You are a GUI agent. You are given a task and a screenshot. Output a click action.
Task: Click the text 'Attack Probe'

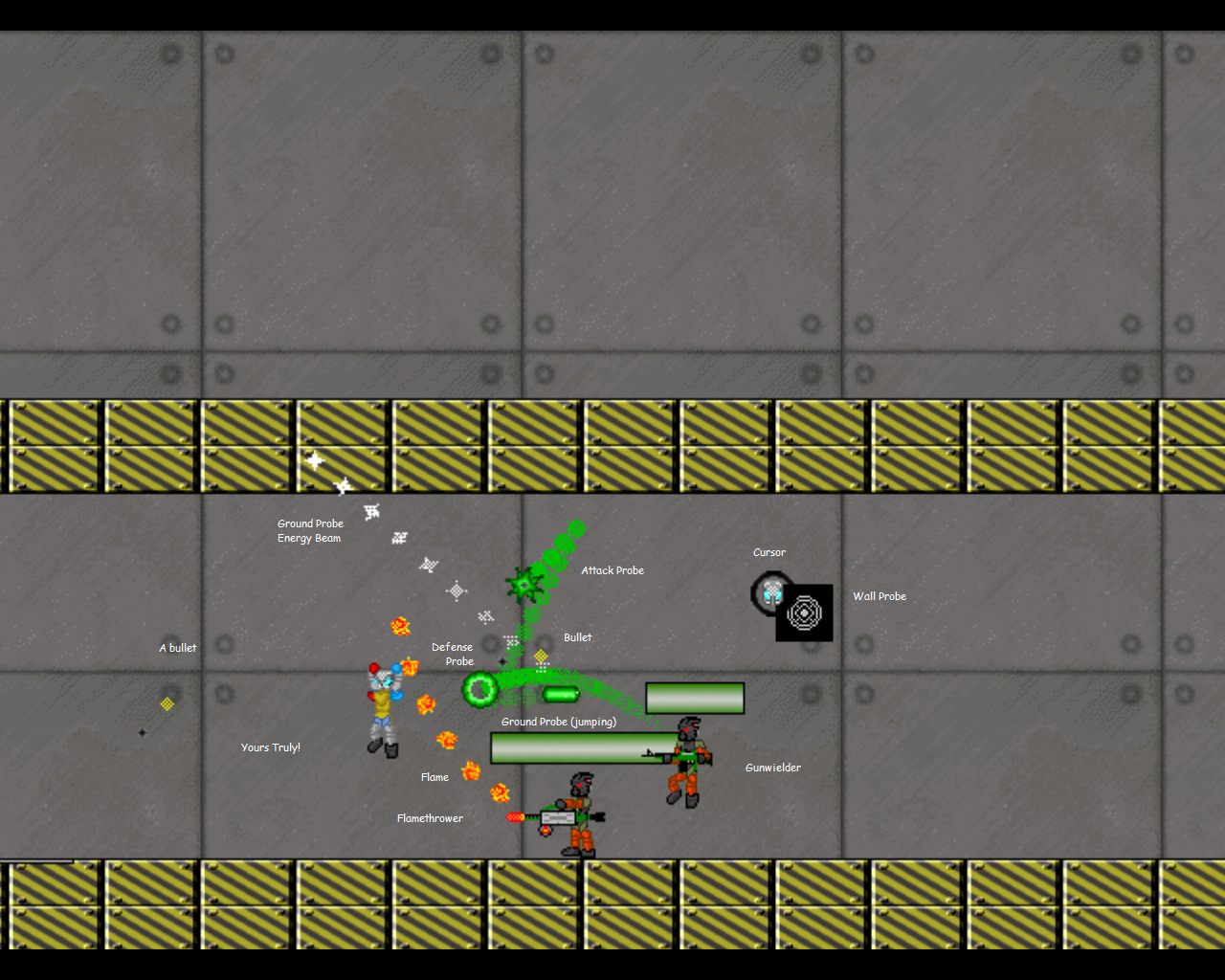click(x=612, y=569)
